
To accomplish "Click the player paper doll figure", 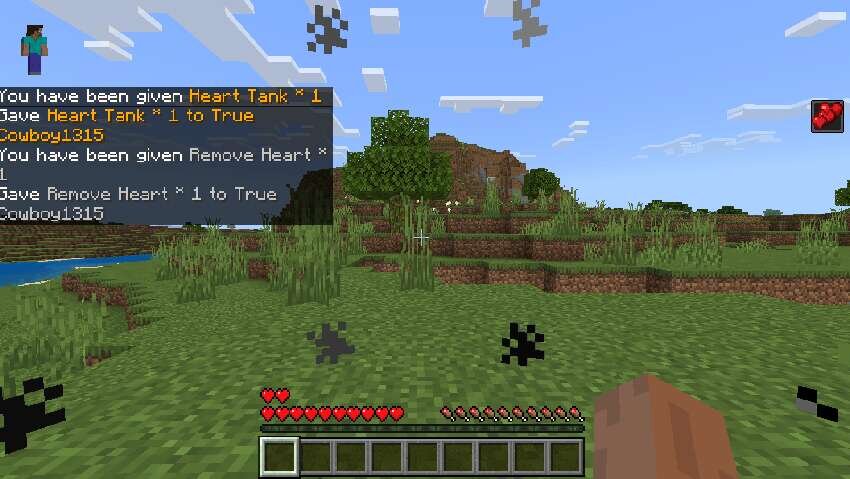I will point(34,50).
